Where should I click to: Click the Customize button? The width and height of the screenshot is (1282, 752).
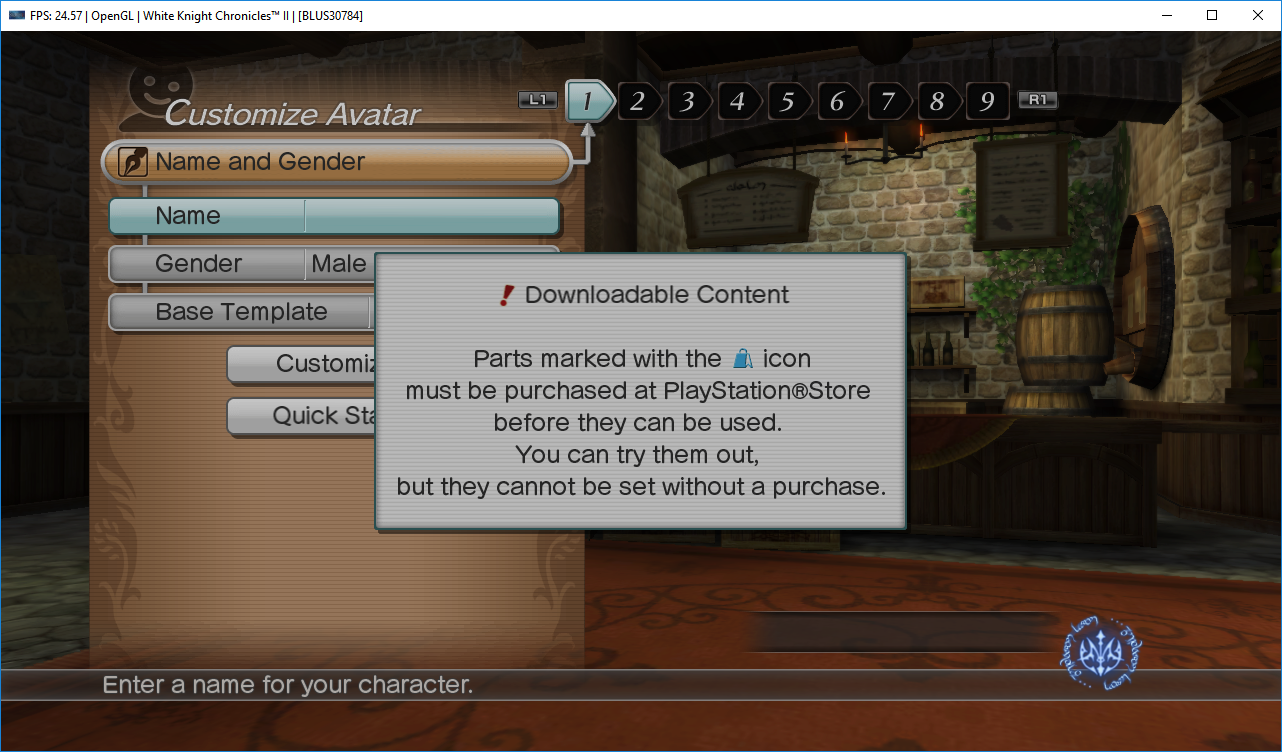300,364
